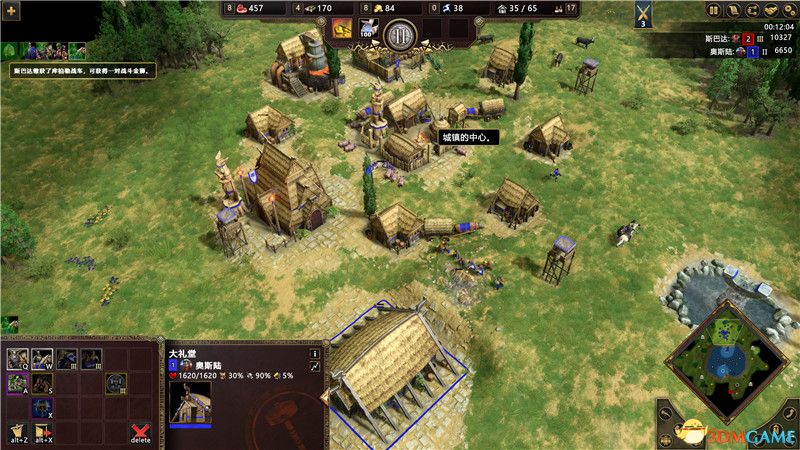Select the crossed swords army banner
The width and height of the screenshot is (800, 450).
(x=644, y=12)
